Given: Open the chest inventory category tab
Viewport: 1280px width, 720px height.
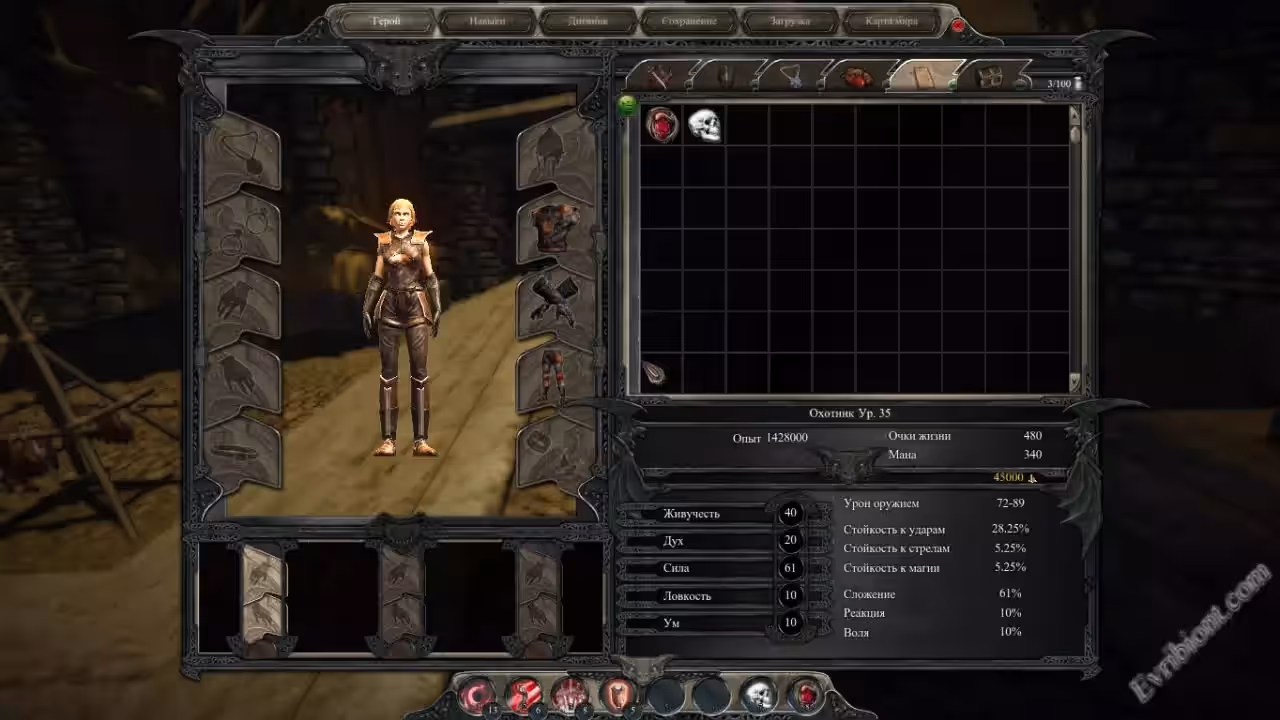Looking at the screenshot, I should [991, 76].
